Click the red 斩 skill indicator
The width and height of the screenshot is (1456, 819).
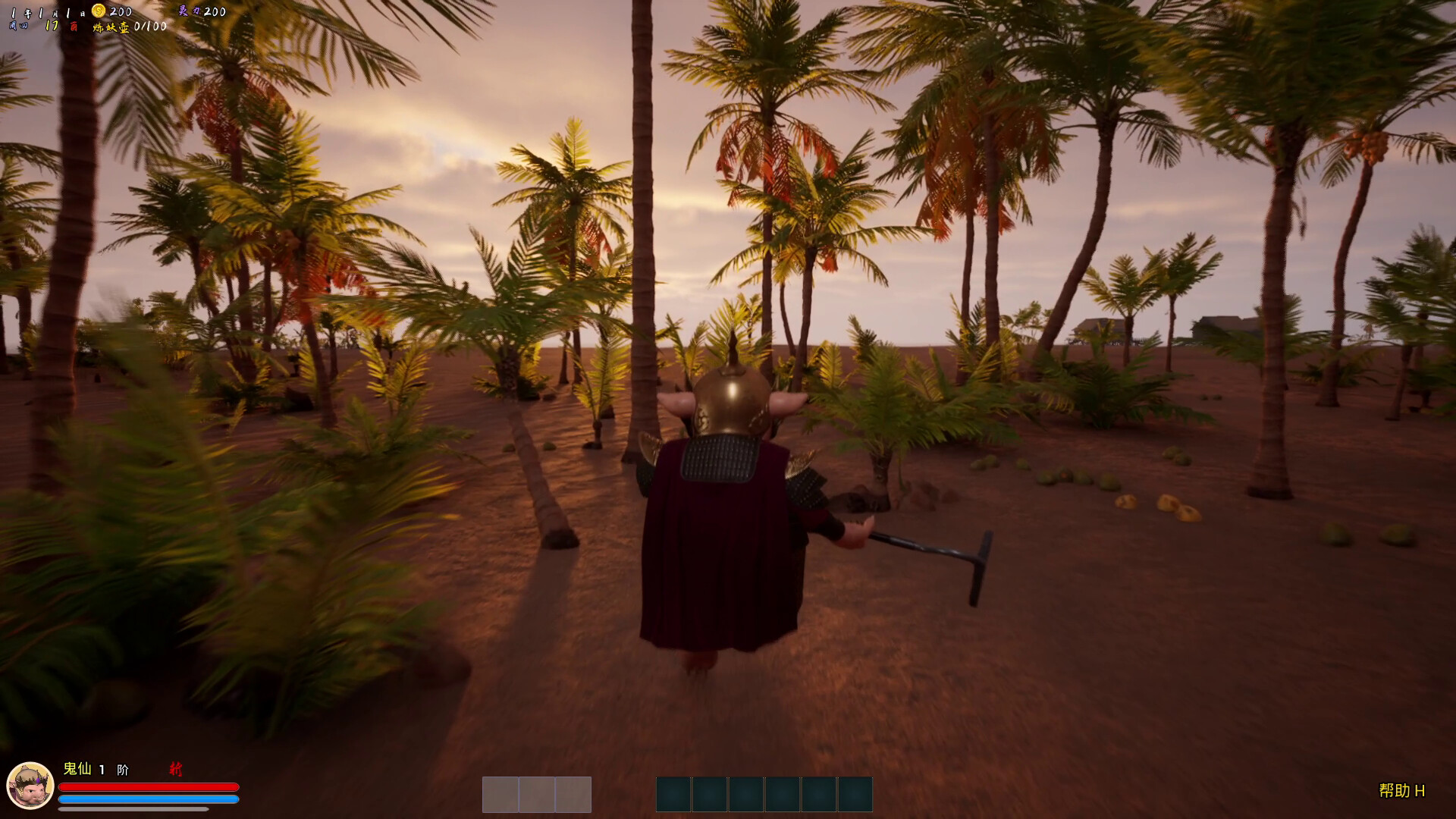pyautogui.click(x=177, y=768)
